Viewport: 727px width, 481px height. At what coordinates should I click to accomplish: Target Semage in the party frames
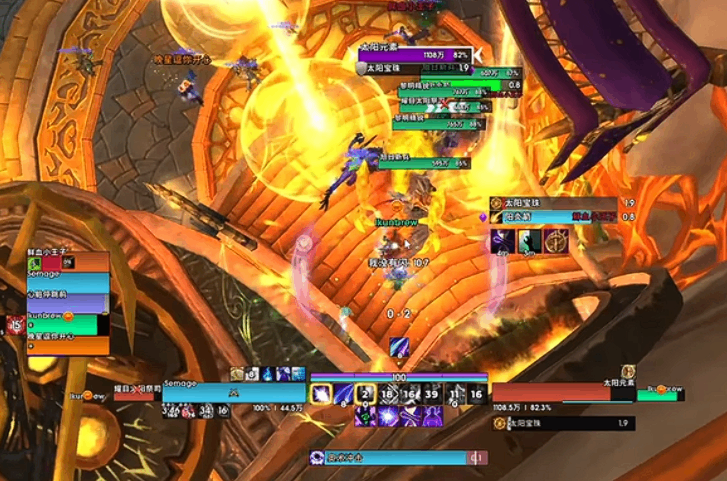click(68, 281)
